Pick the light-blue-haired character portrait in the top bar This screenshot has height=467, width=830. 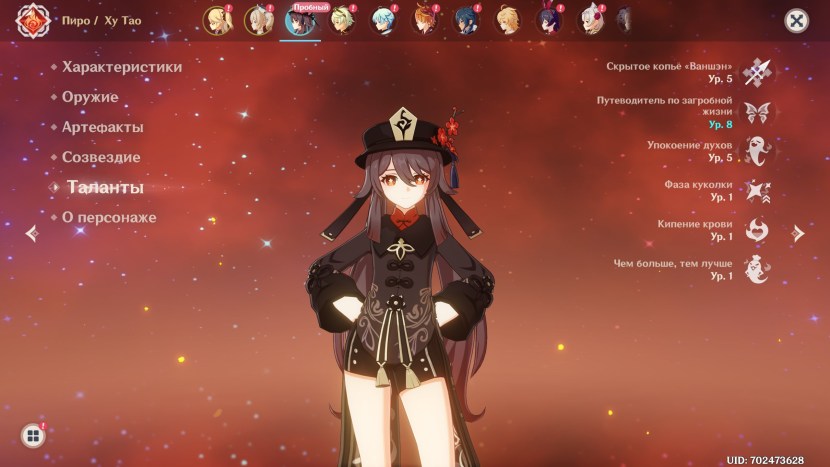[382, 20]
